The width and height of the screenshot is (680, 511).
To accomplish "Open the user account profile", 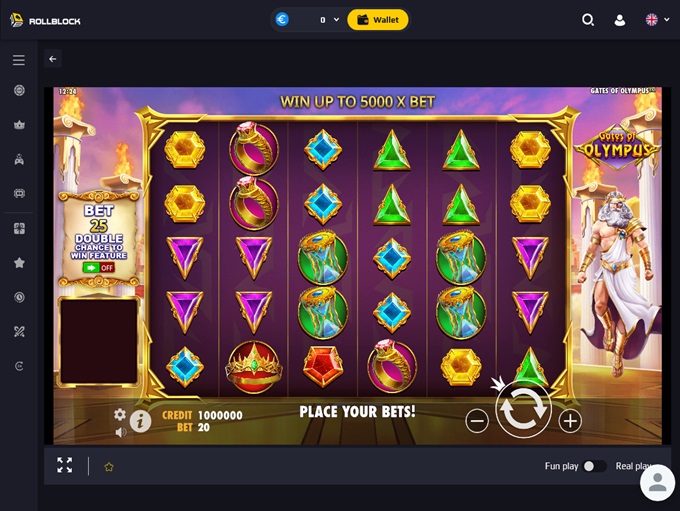I will [x=620, y=19].
